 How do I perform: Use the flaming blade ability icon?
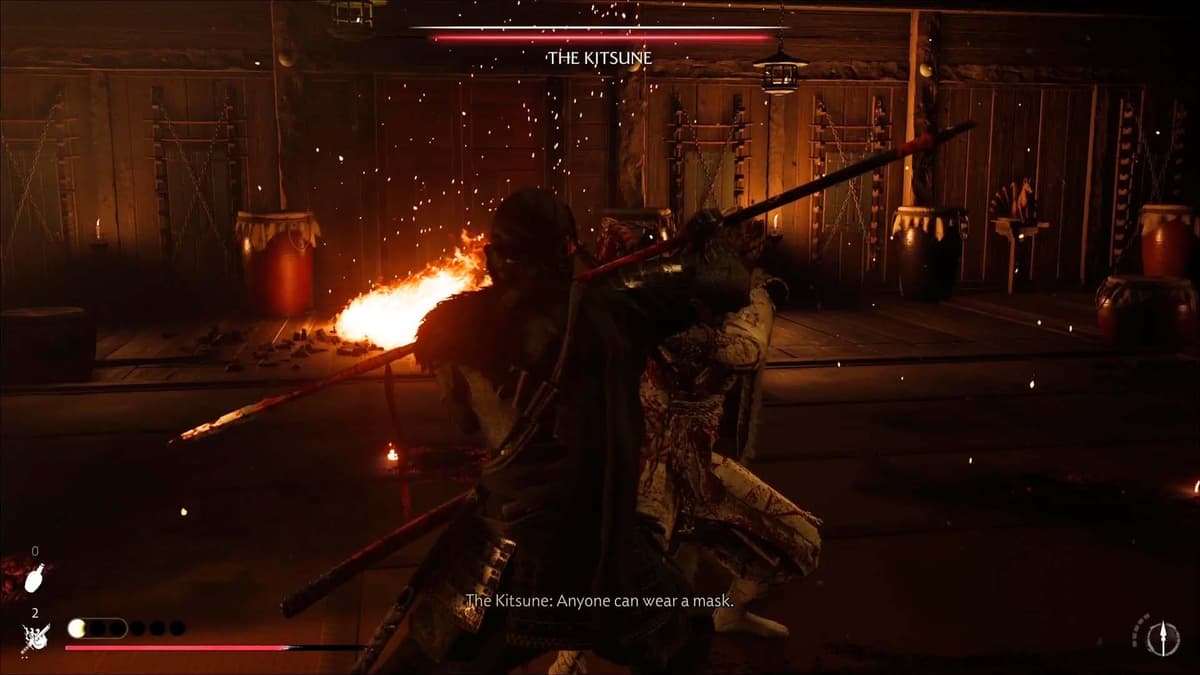pos(36,637)
